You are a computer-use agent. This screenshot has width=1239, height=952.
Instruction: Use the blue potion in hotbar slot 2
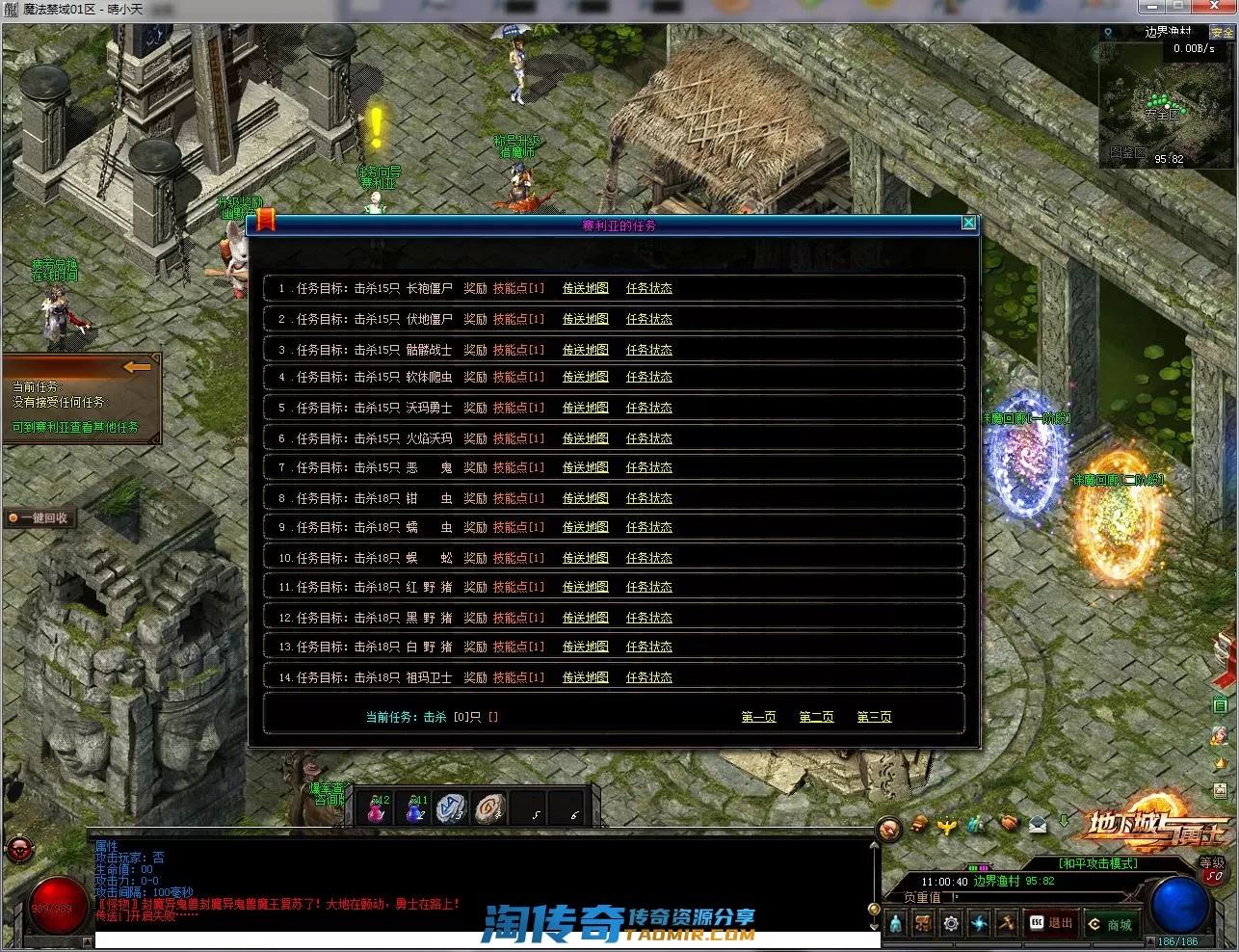(414, 809)
